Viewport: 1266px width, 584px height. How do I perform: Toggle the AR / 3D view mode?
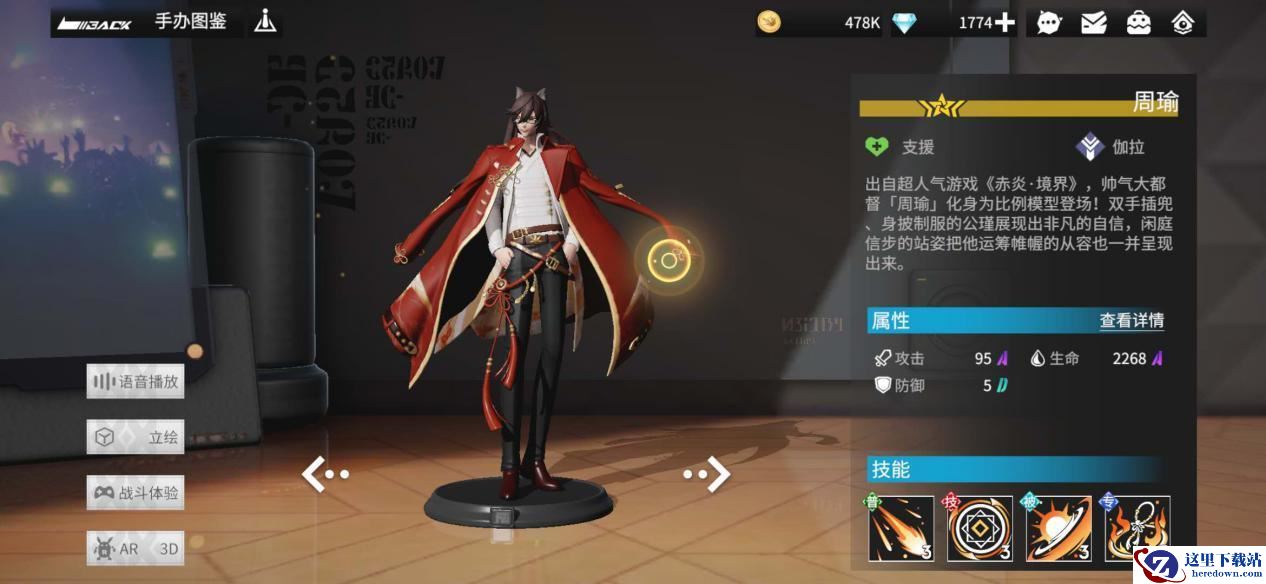(x=136, y=549)
